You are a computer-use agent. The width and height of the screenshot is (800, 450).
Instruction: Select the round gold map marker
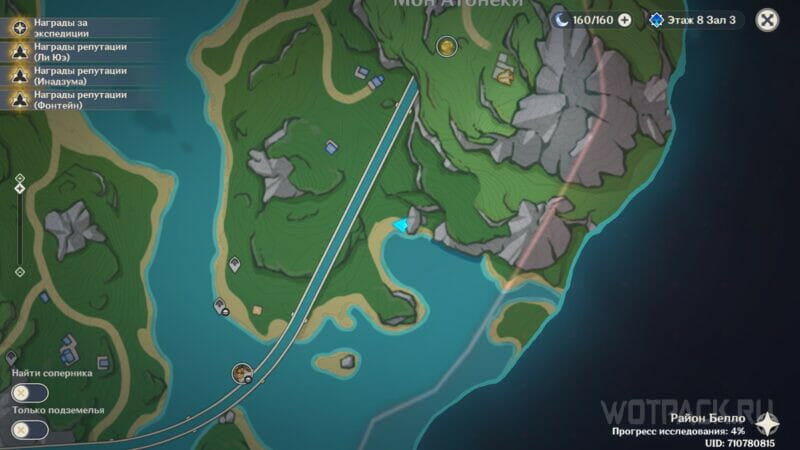(x=446, y=45)
